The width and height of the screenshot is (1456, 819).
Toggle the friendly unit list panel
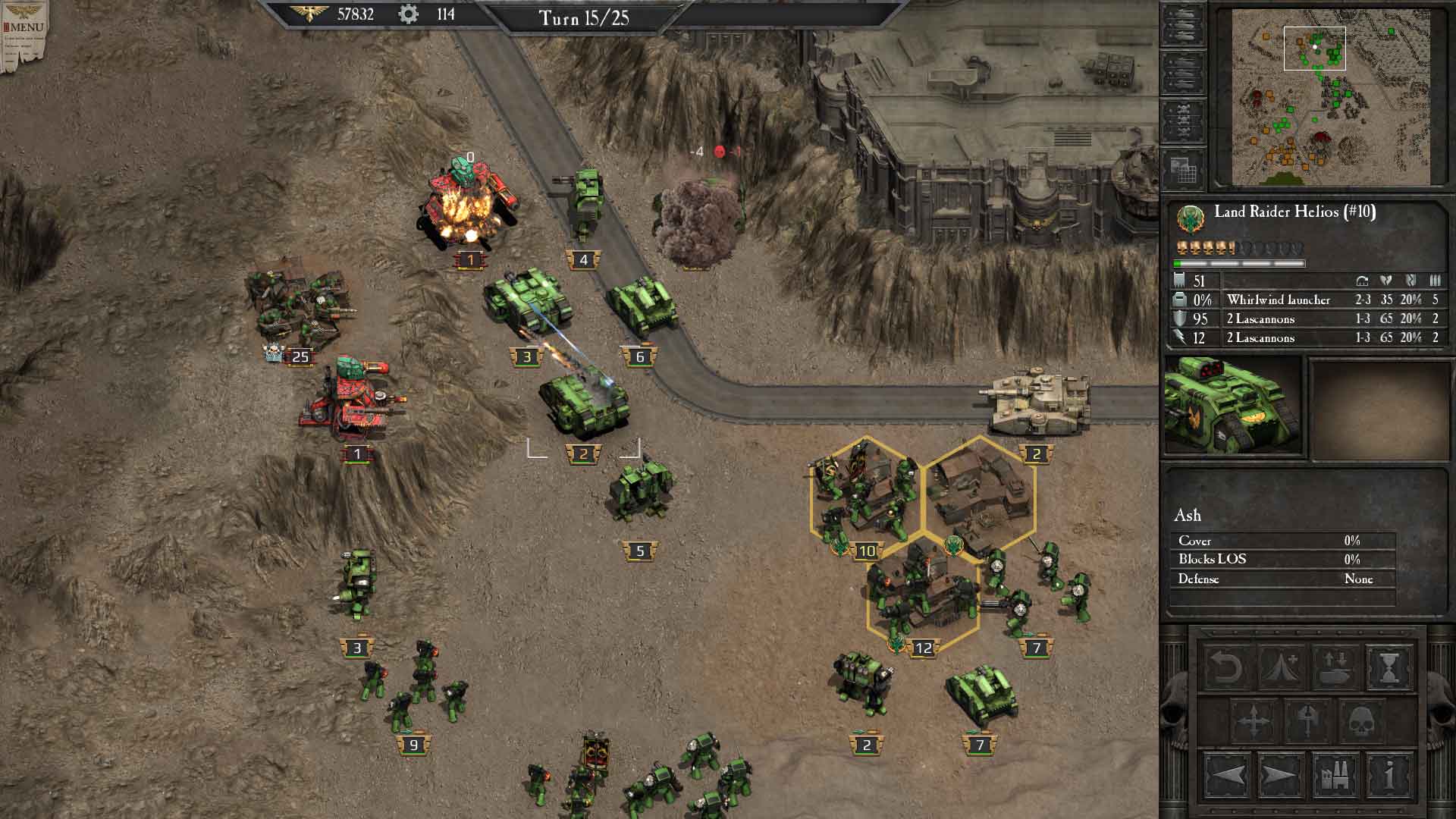point(1183,24)
